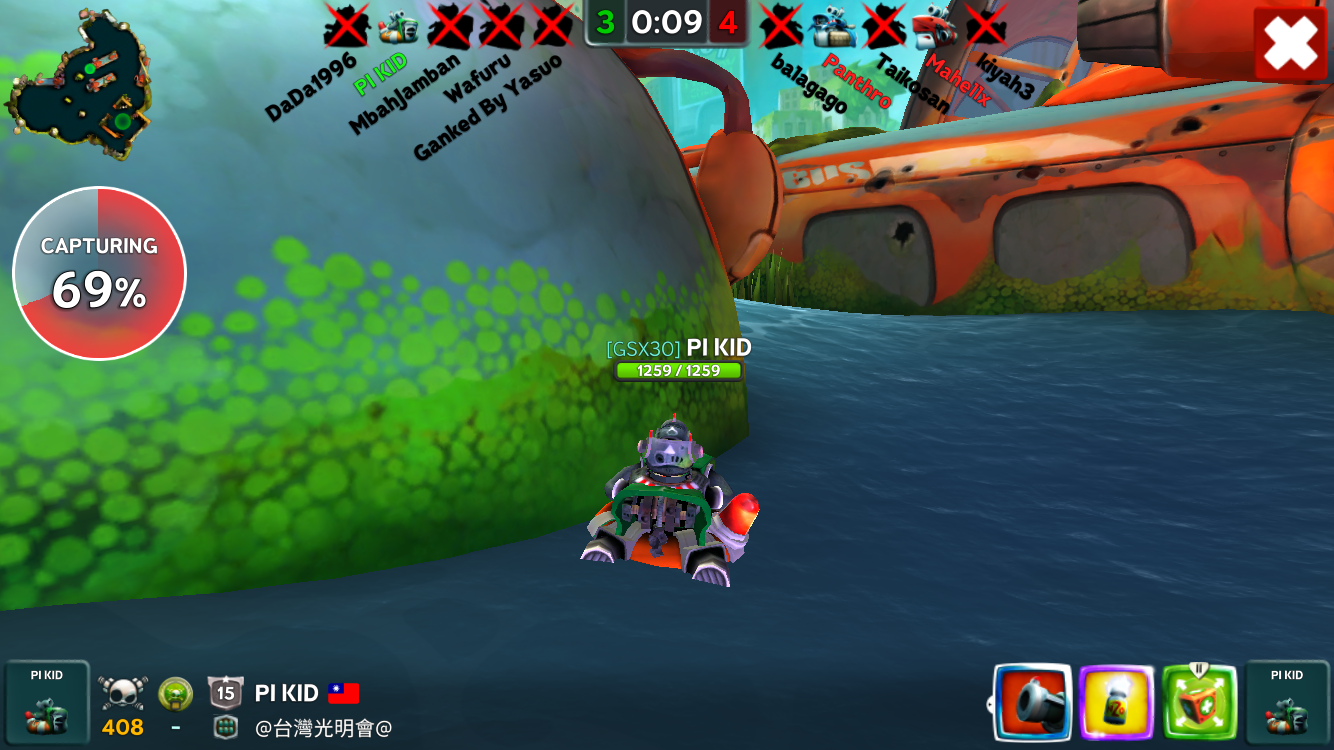
Task: Spectate PI KID's ship icon in the top roster
Action: tap(398, 26)
